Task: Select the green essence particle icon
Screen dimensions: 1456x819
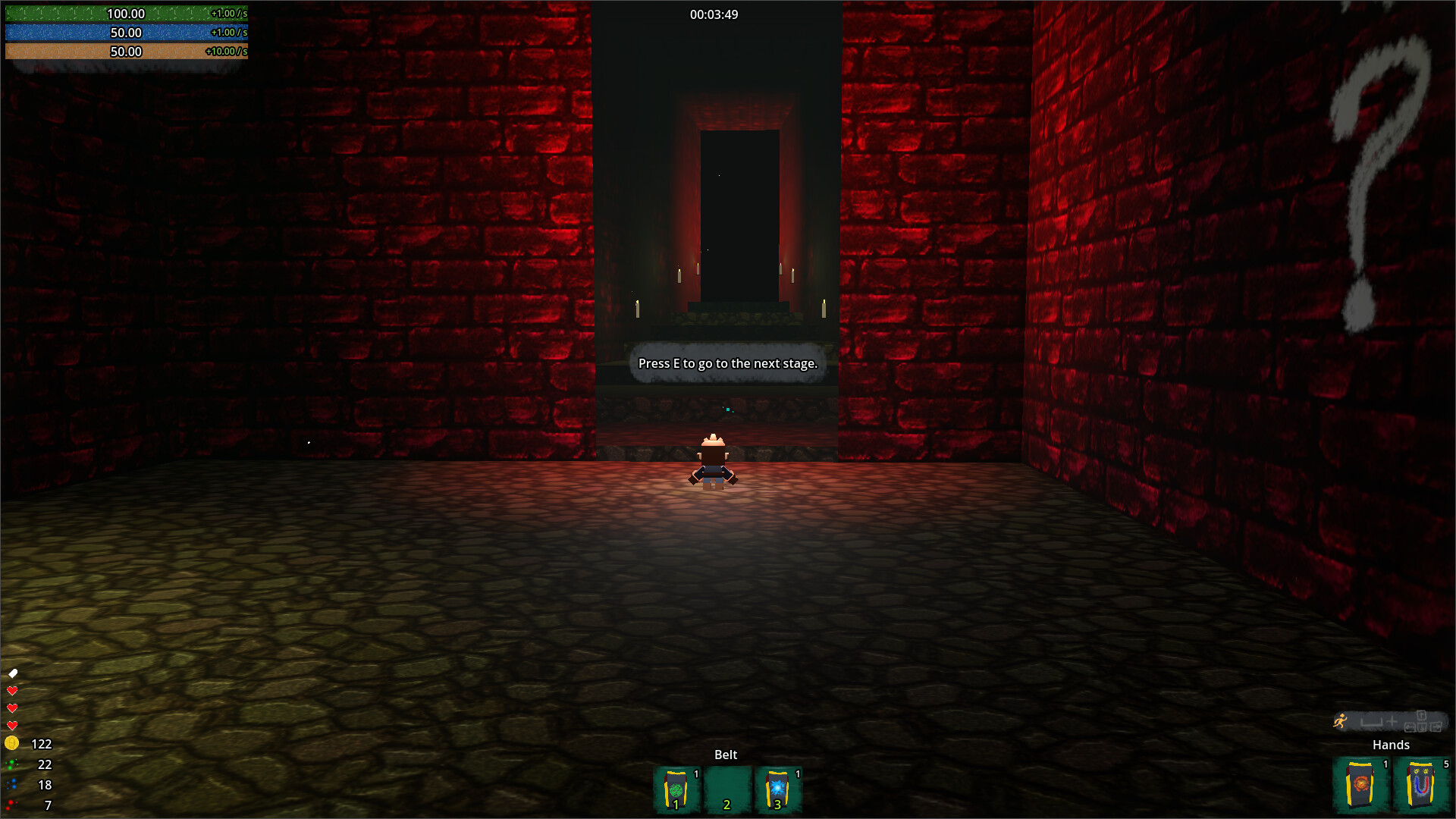Action: (11, 764)
